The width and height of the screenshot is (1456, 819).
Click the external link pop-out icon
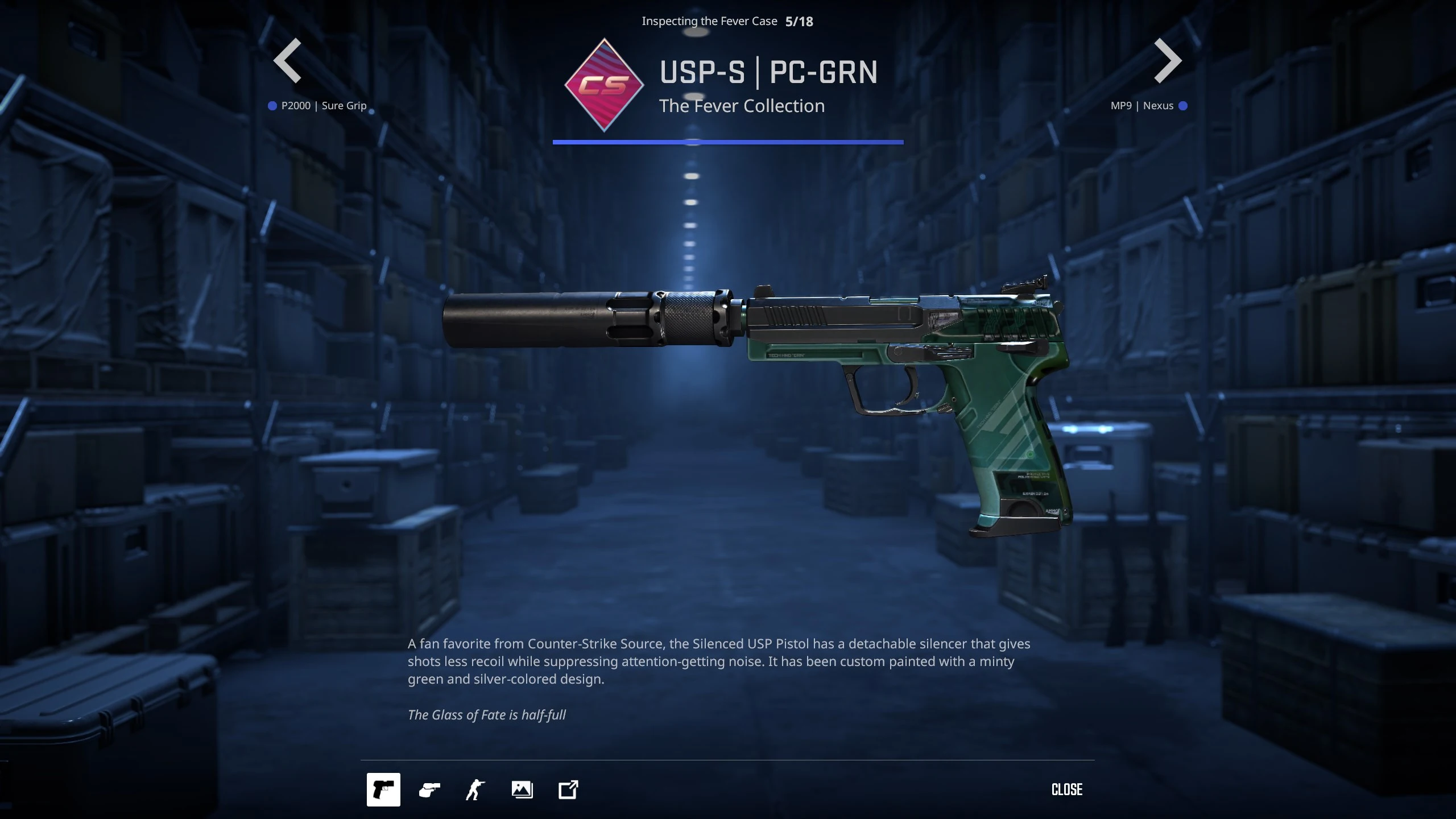tap(568, 789)
